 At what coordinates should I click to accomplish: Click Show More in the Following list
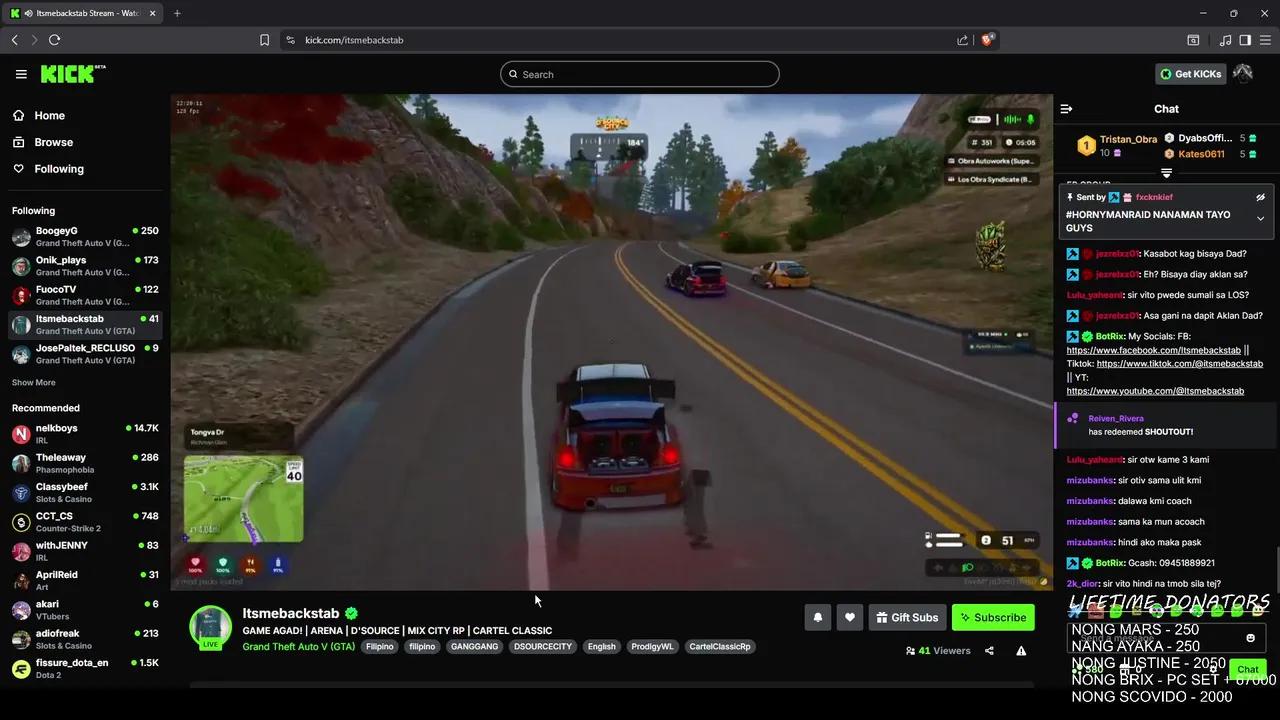(33, 382)
